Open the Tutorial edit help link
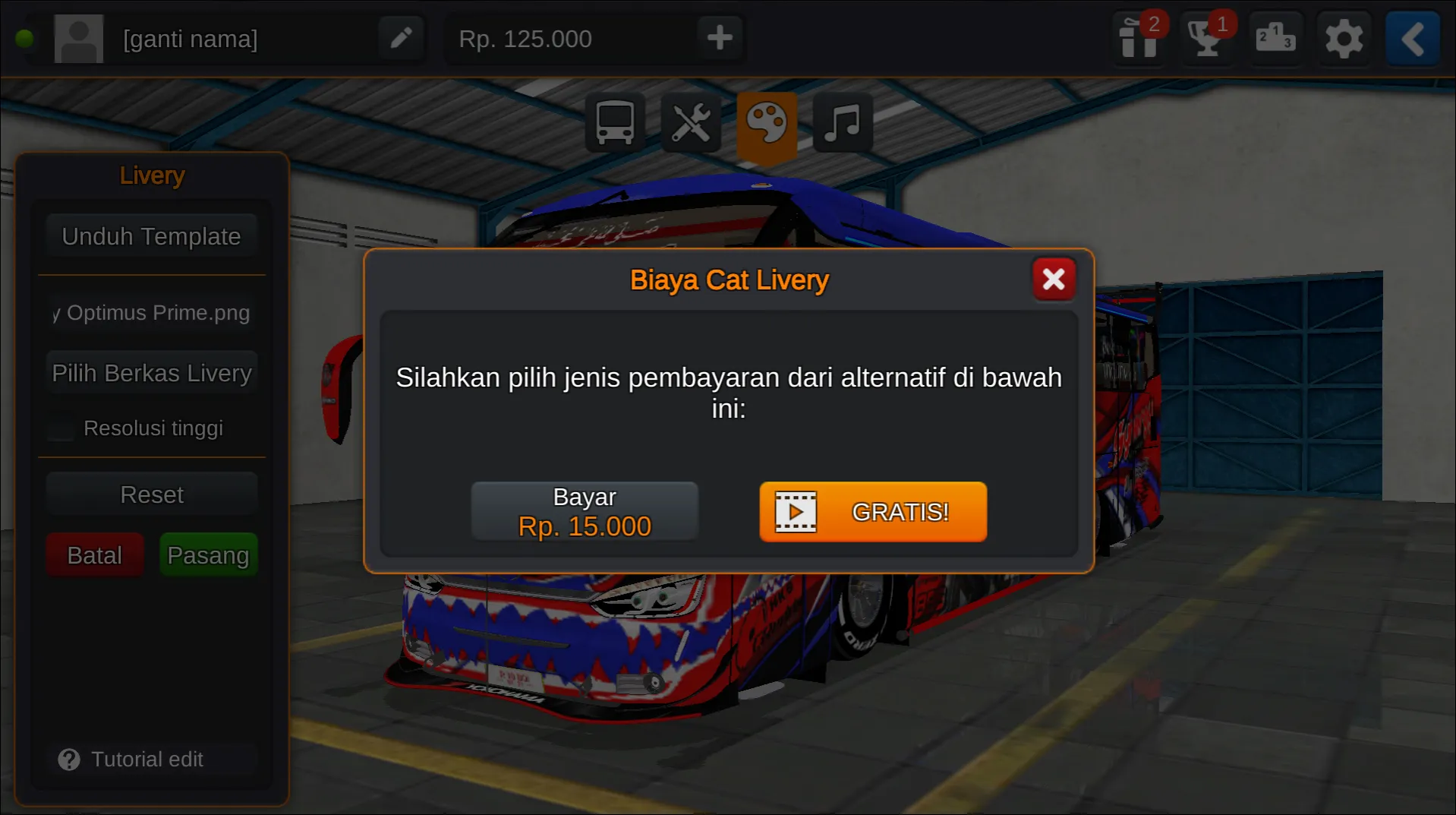The width and height of the screenshot is (1456, 815). pos(147,759)
